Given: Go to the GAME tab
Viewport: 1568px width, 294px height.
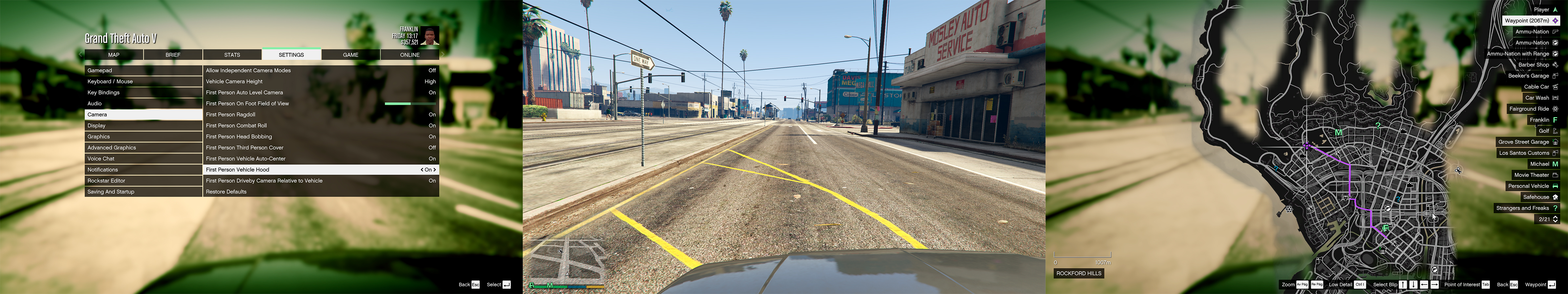Looking at the screenshot, I should click(x=350, y=55).
